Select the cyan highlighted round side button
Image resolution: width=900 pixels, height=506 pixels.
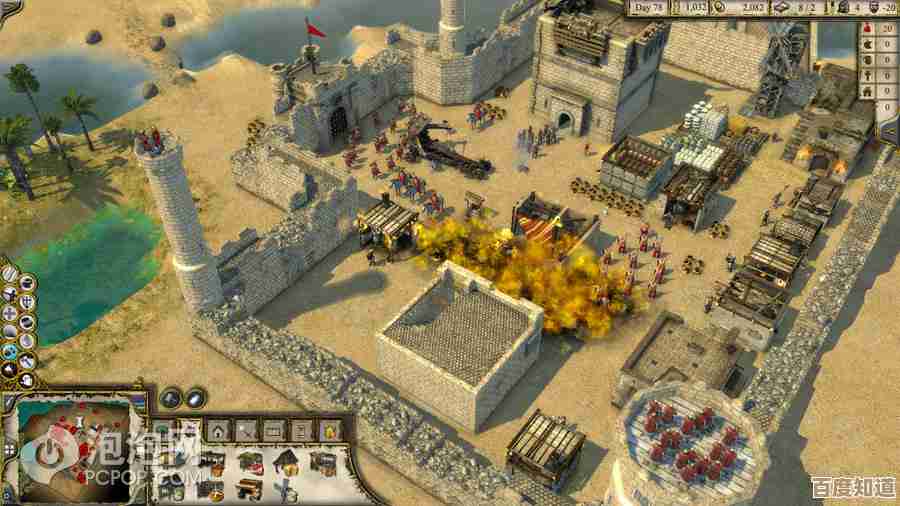pos(9,351)
